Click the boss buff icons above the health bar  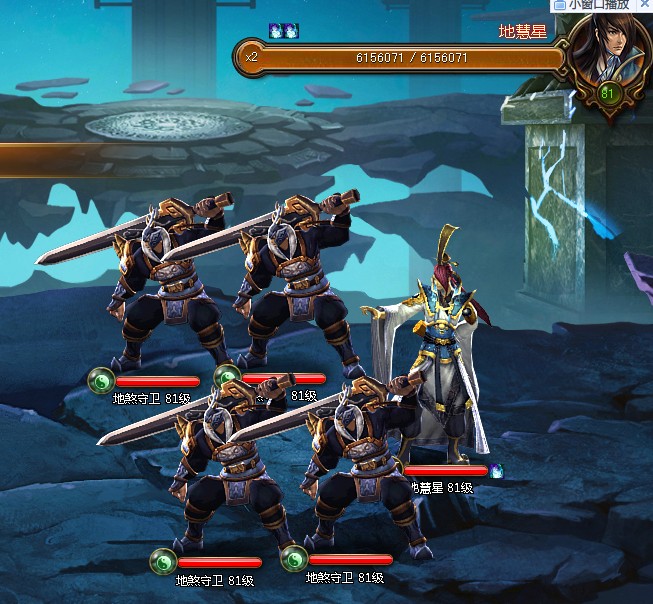pos(283,31)
